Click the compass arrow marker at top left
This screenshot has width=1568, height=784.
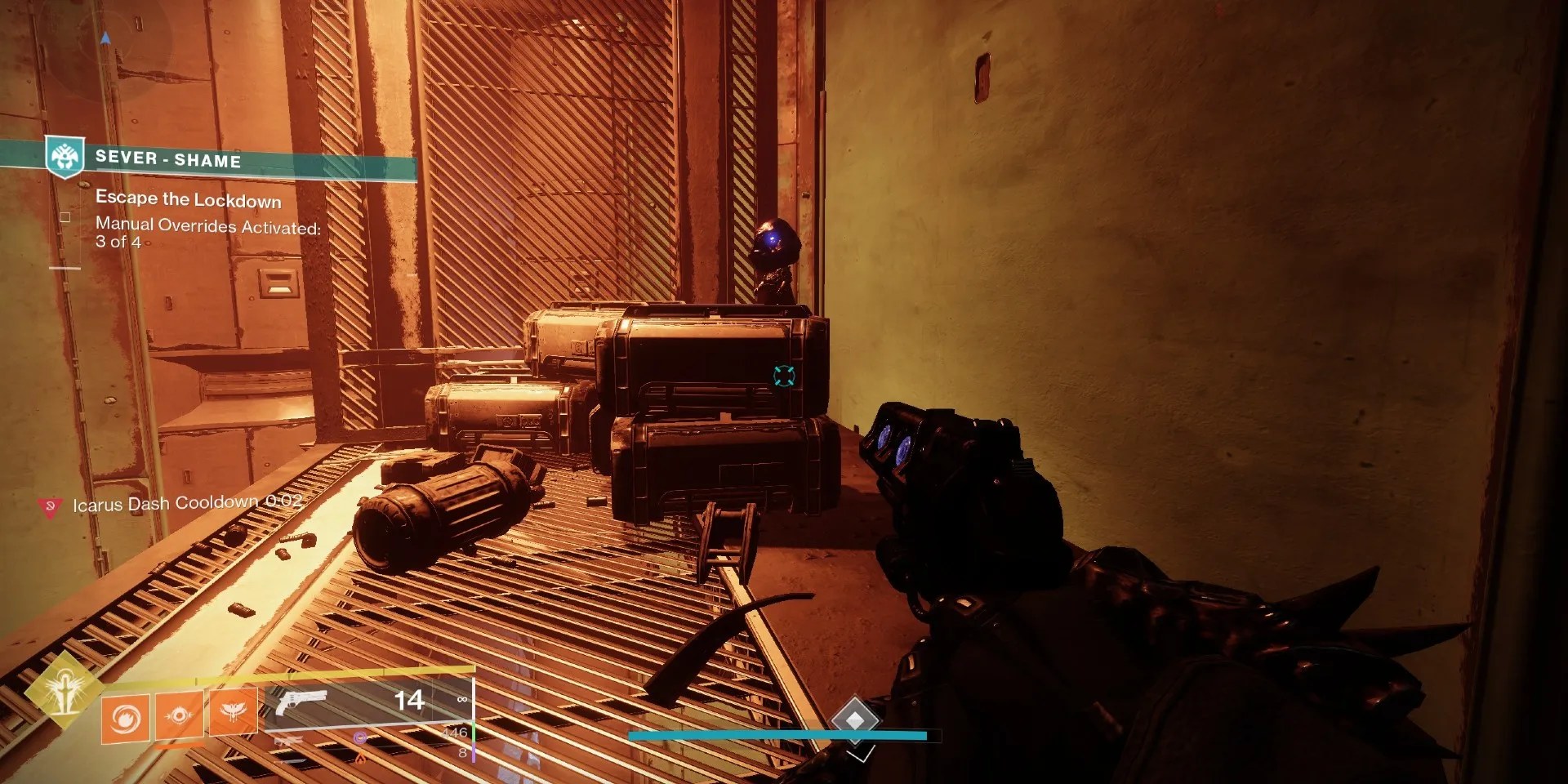[105, 36]
